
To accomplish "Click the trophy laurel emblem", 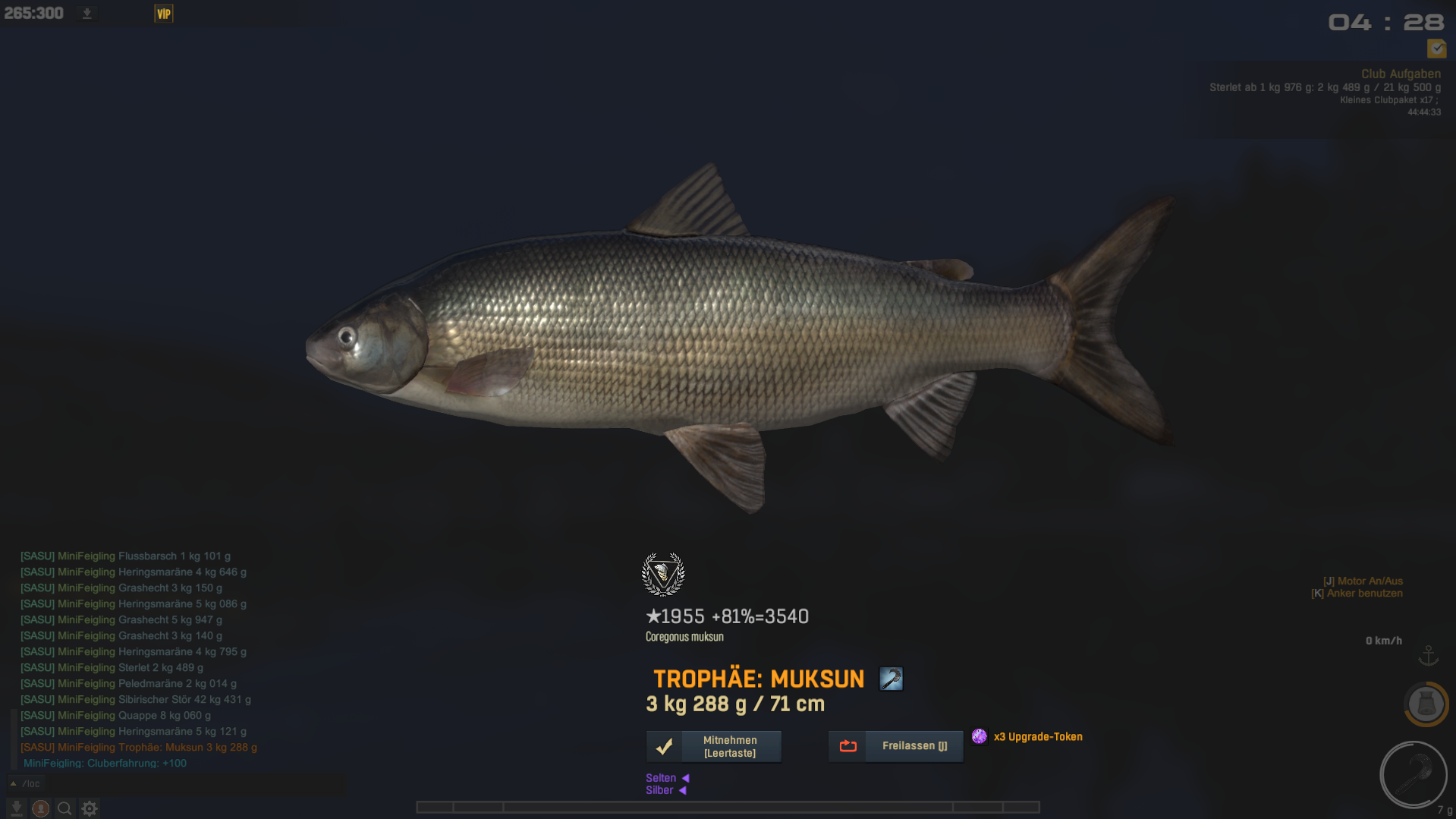I will pyautogui.click(x=663, y=575).
